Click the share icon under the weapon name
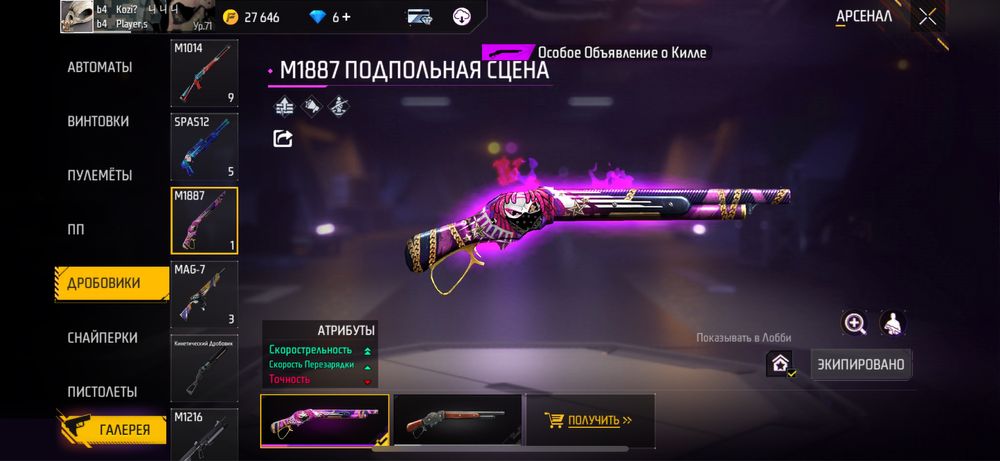 click(283, 139)
